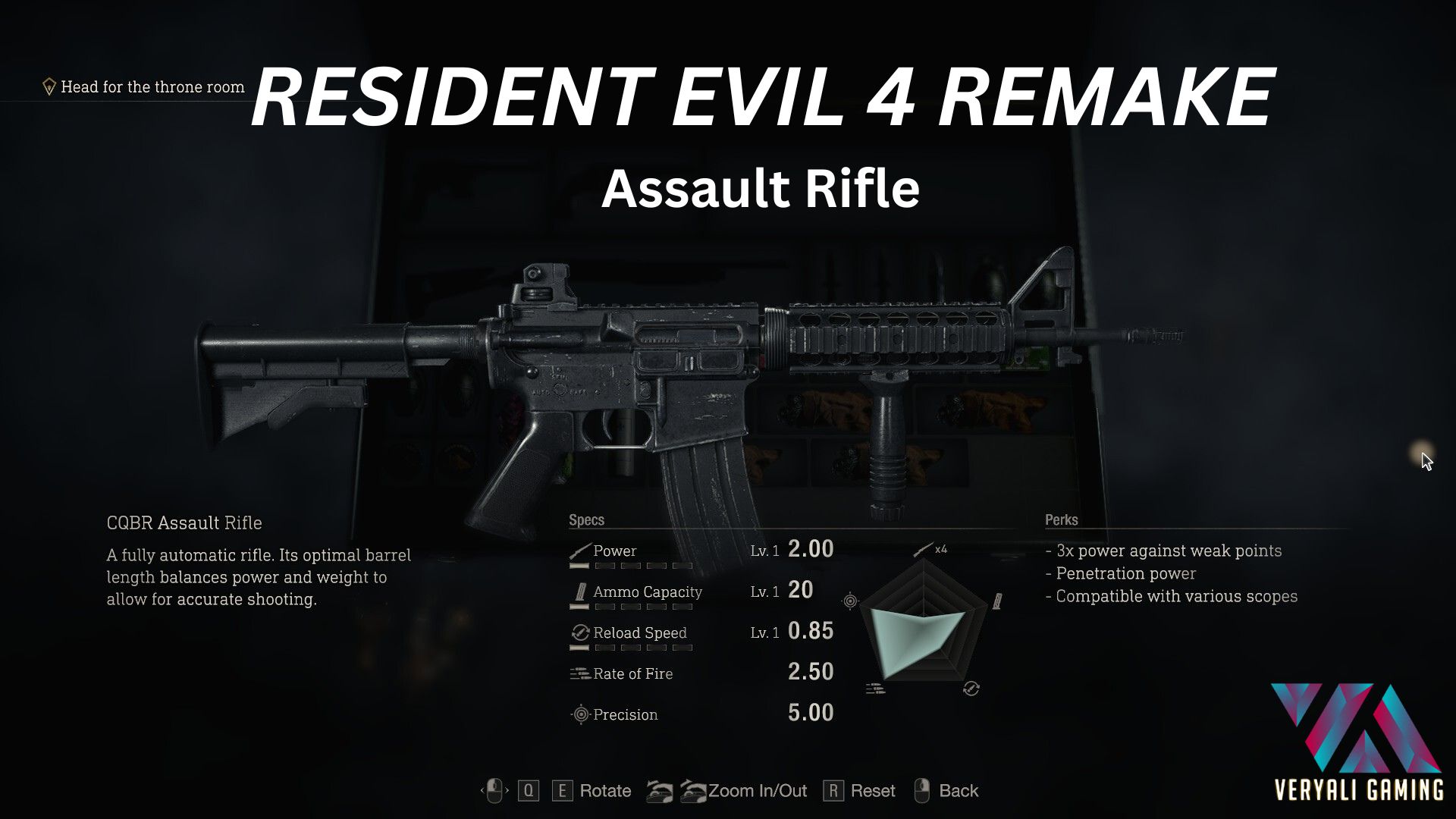Expand the Specs section header
This screenshot has height=819, width=1456.
pos(586,520)
